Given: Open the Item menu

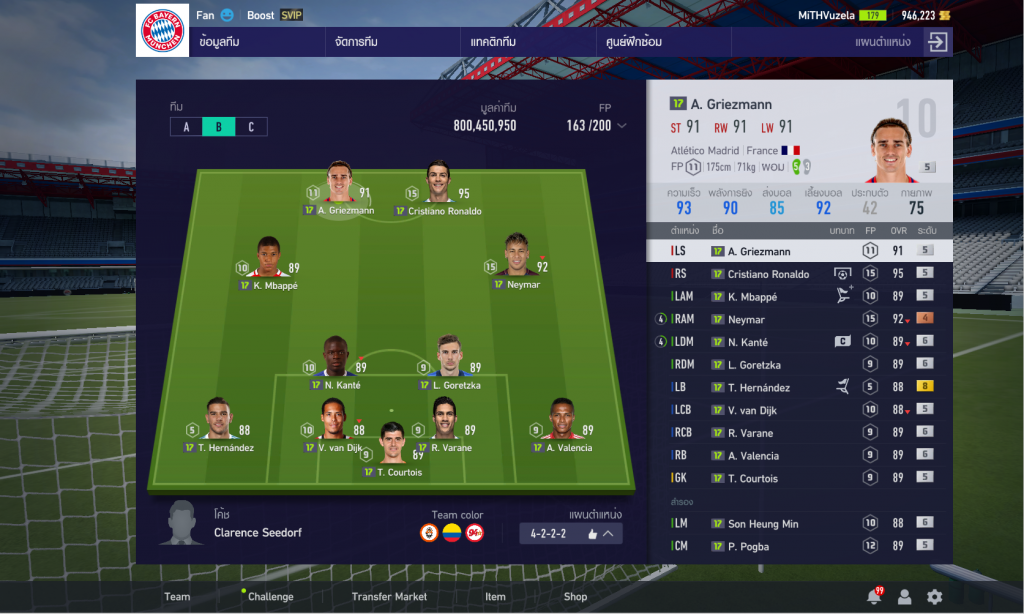Looking at the screenshot, I should [495, 597].
